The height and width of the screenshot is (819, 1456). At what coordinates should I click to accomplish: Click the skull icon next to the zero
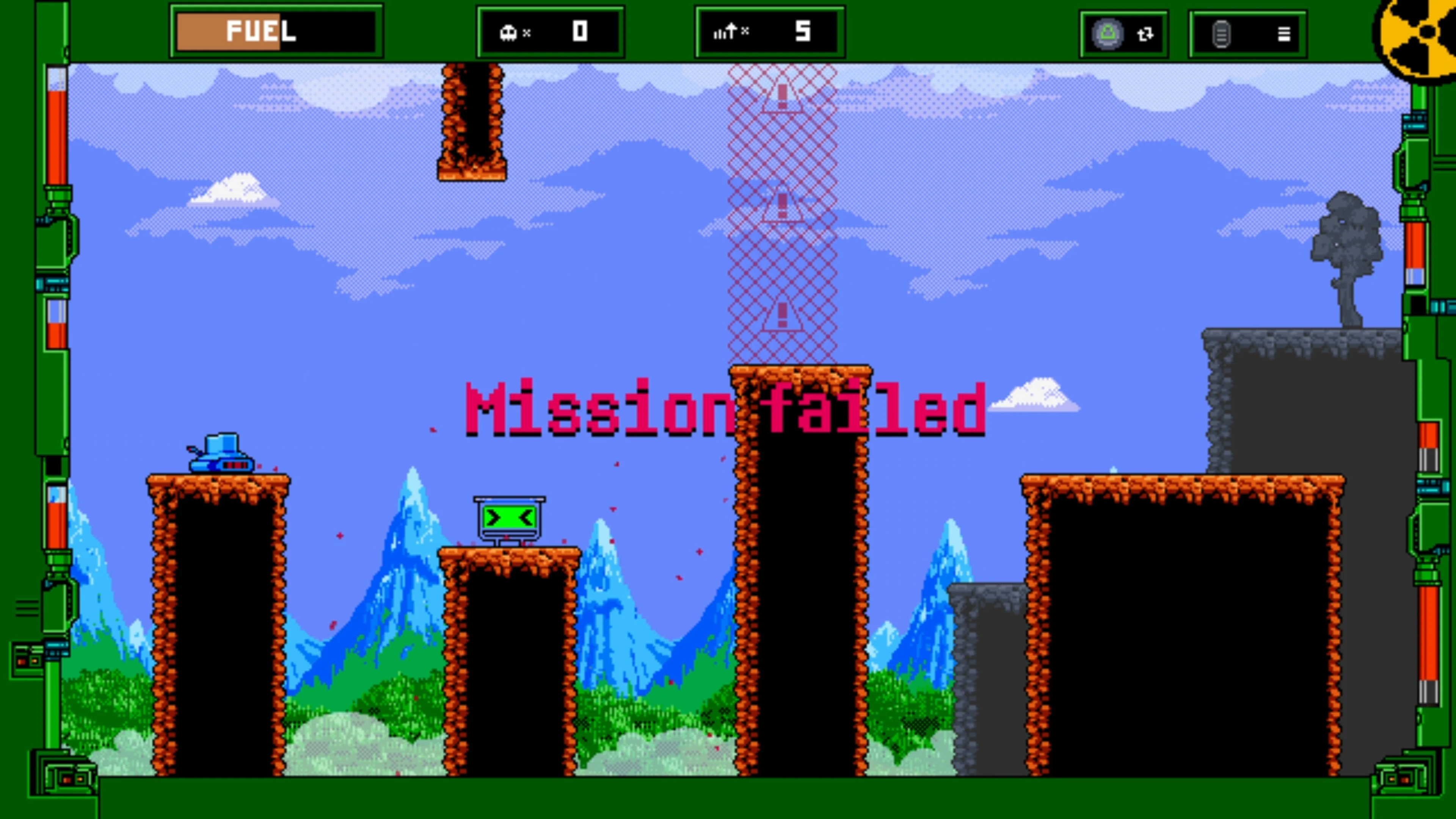coord(509,32)
